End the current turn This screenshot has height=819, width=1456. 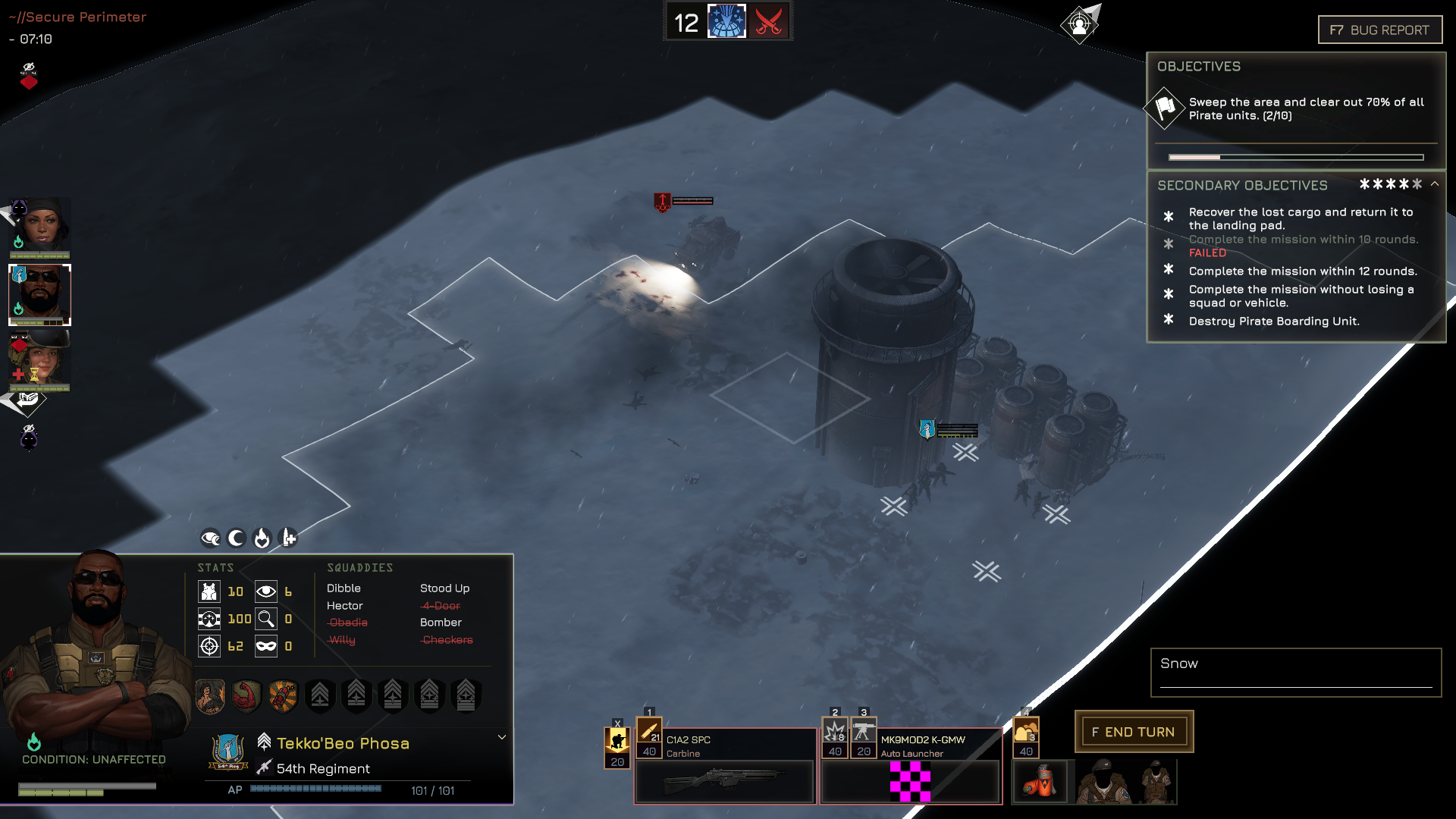[1134, 732]
